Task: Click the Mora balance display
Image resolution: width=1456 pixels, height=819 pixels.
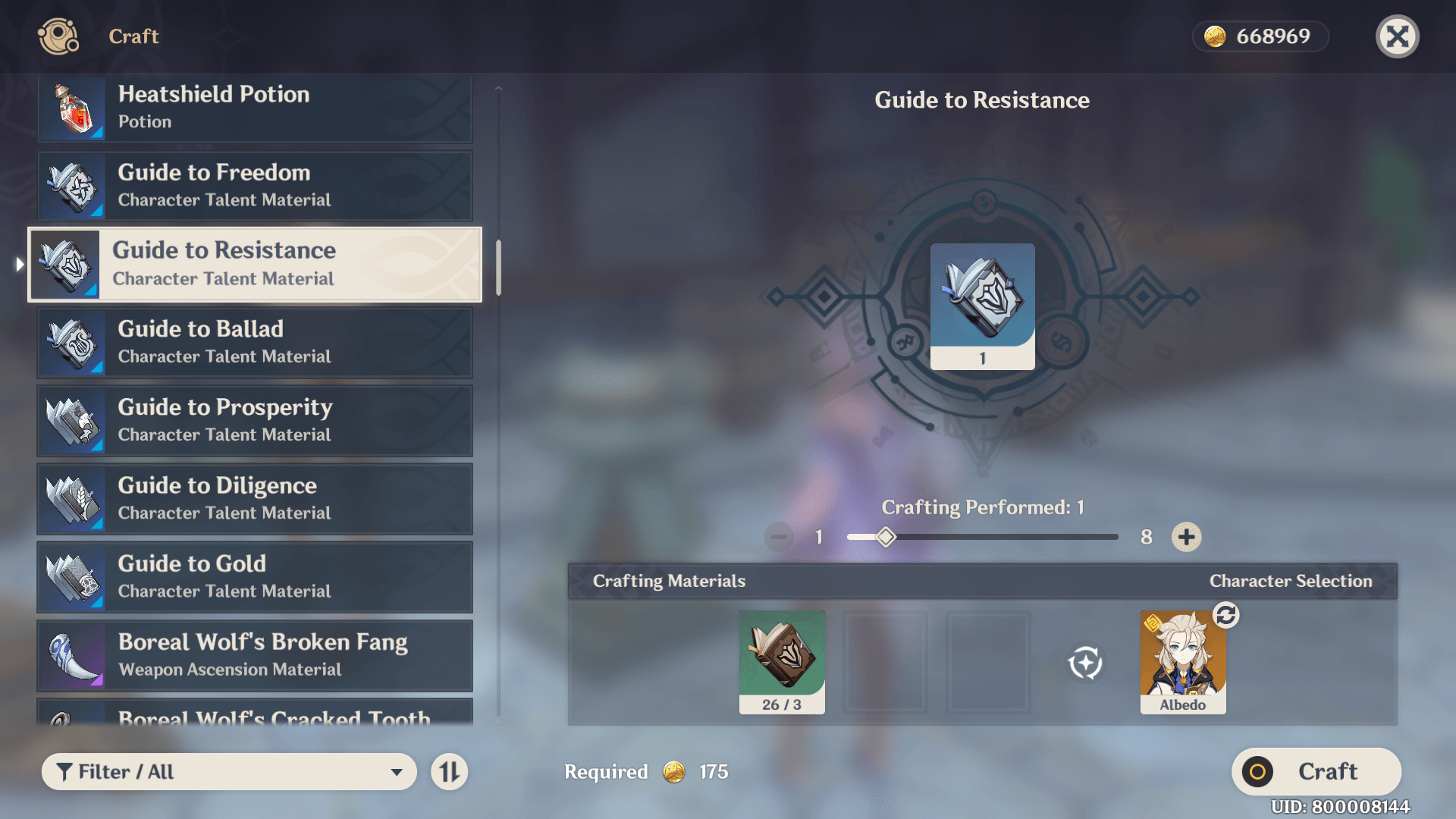Action: 1260,36
